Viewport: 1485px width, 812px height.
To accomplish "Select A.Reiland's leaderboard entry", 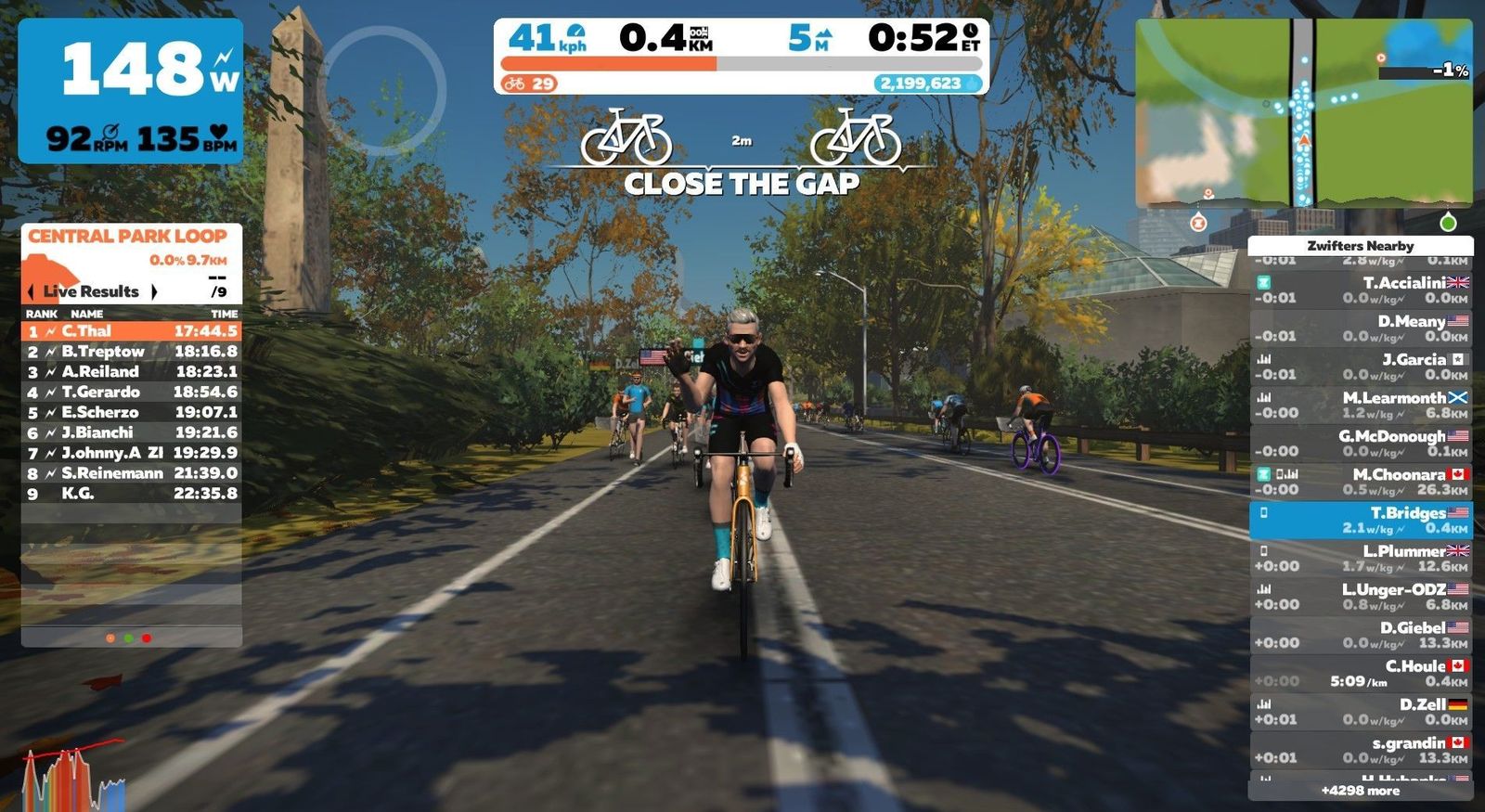I will pos(131,372).
